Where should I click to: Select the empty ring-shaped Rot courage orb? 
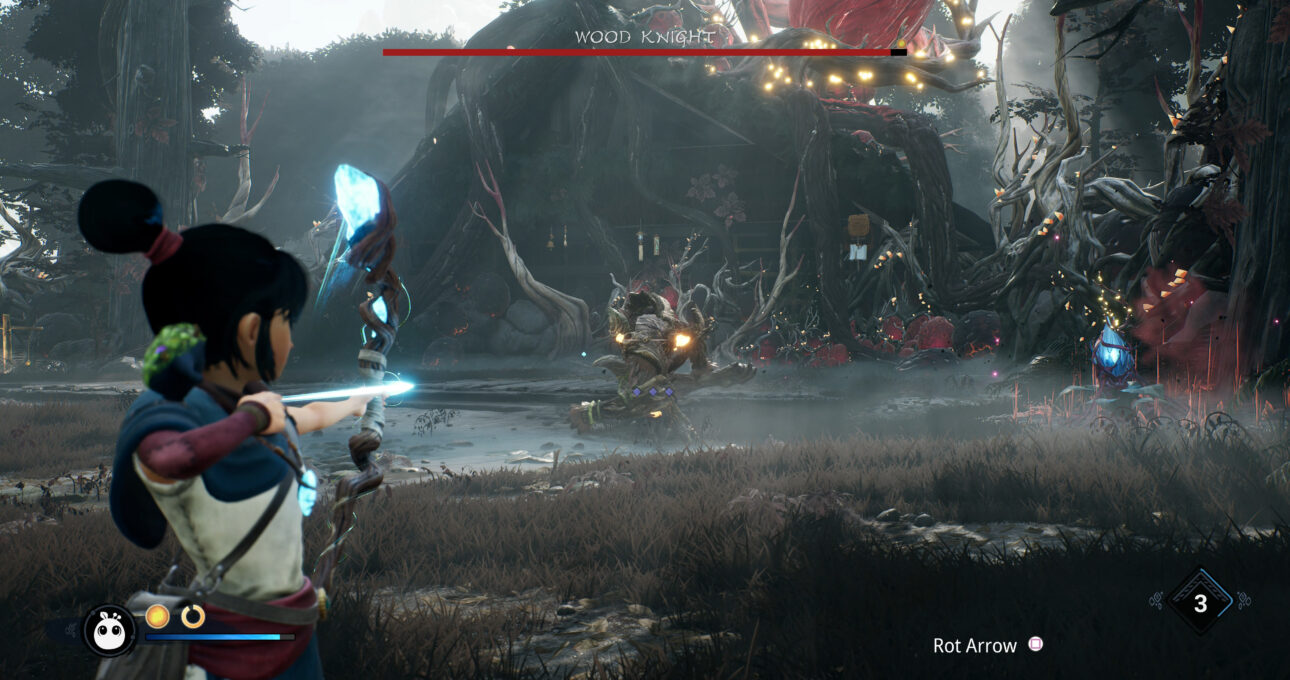pos(192,616)
